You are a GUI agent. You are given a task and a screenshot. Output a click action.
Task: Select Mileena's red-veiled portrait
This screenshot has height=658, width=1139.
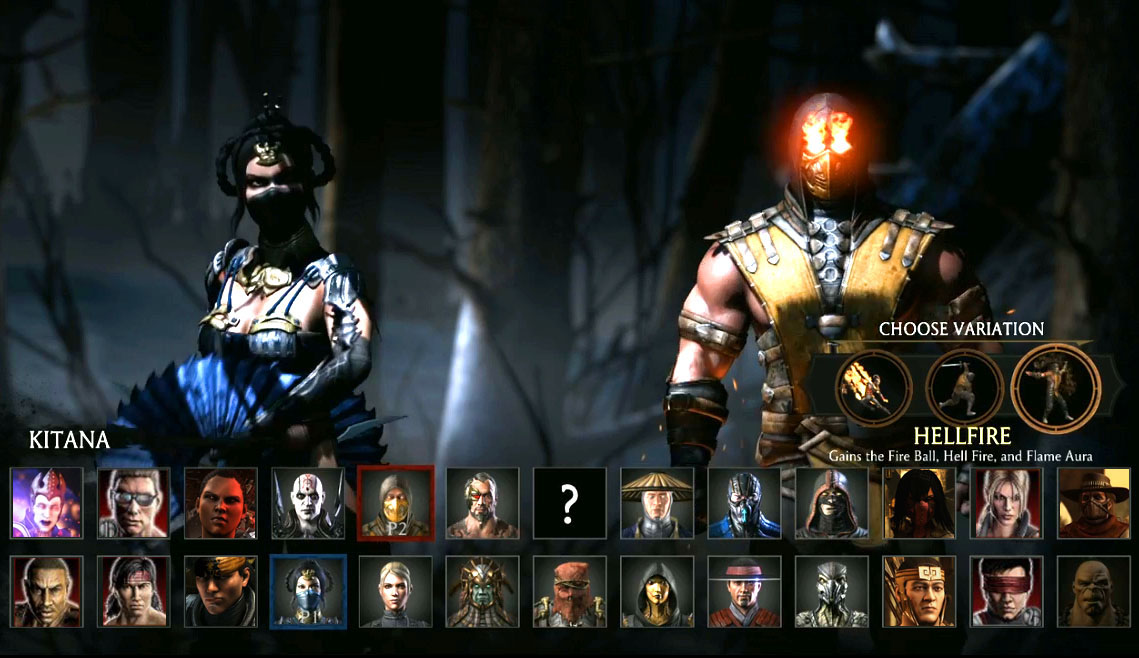pyautogui.click(x=919, y=502)
